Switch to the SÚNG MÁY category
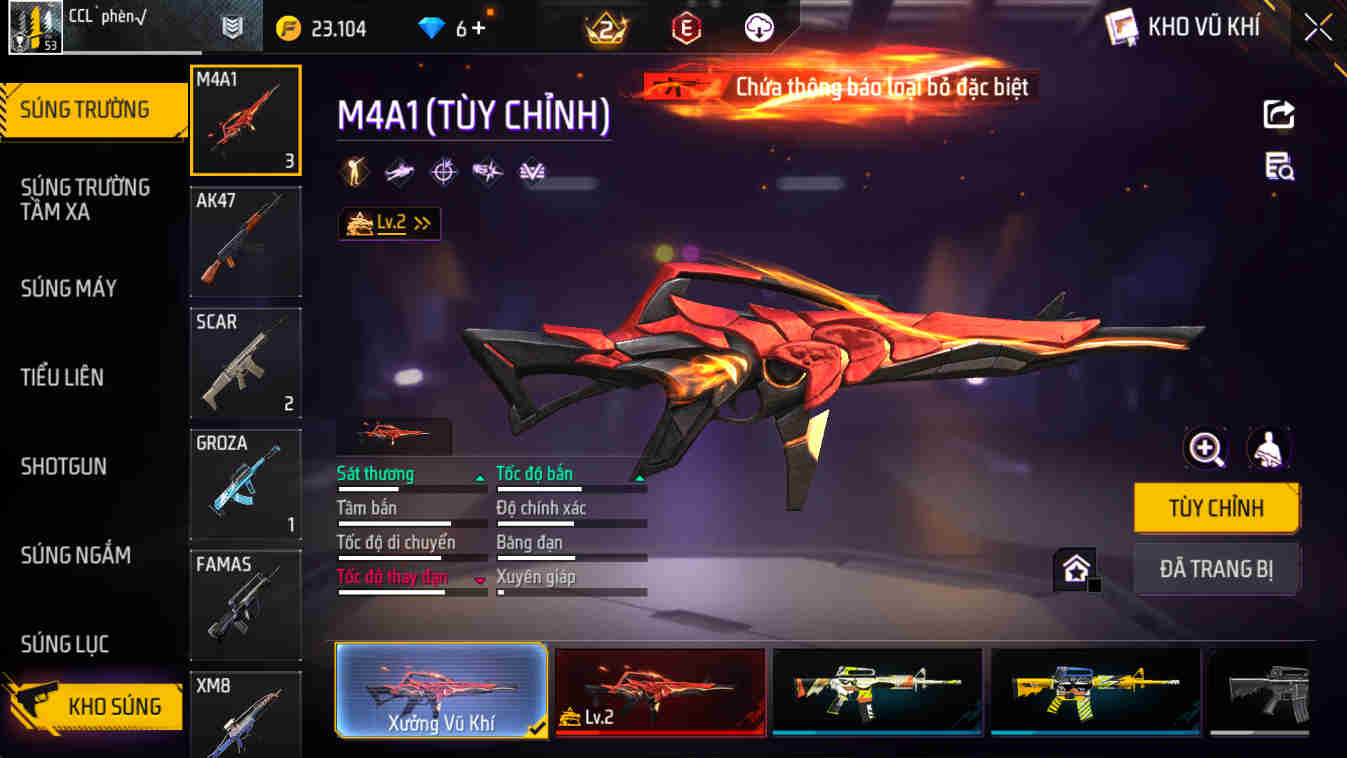 pyautogui.click(x=68, y=288)
